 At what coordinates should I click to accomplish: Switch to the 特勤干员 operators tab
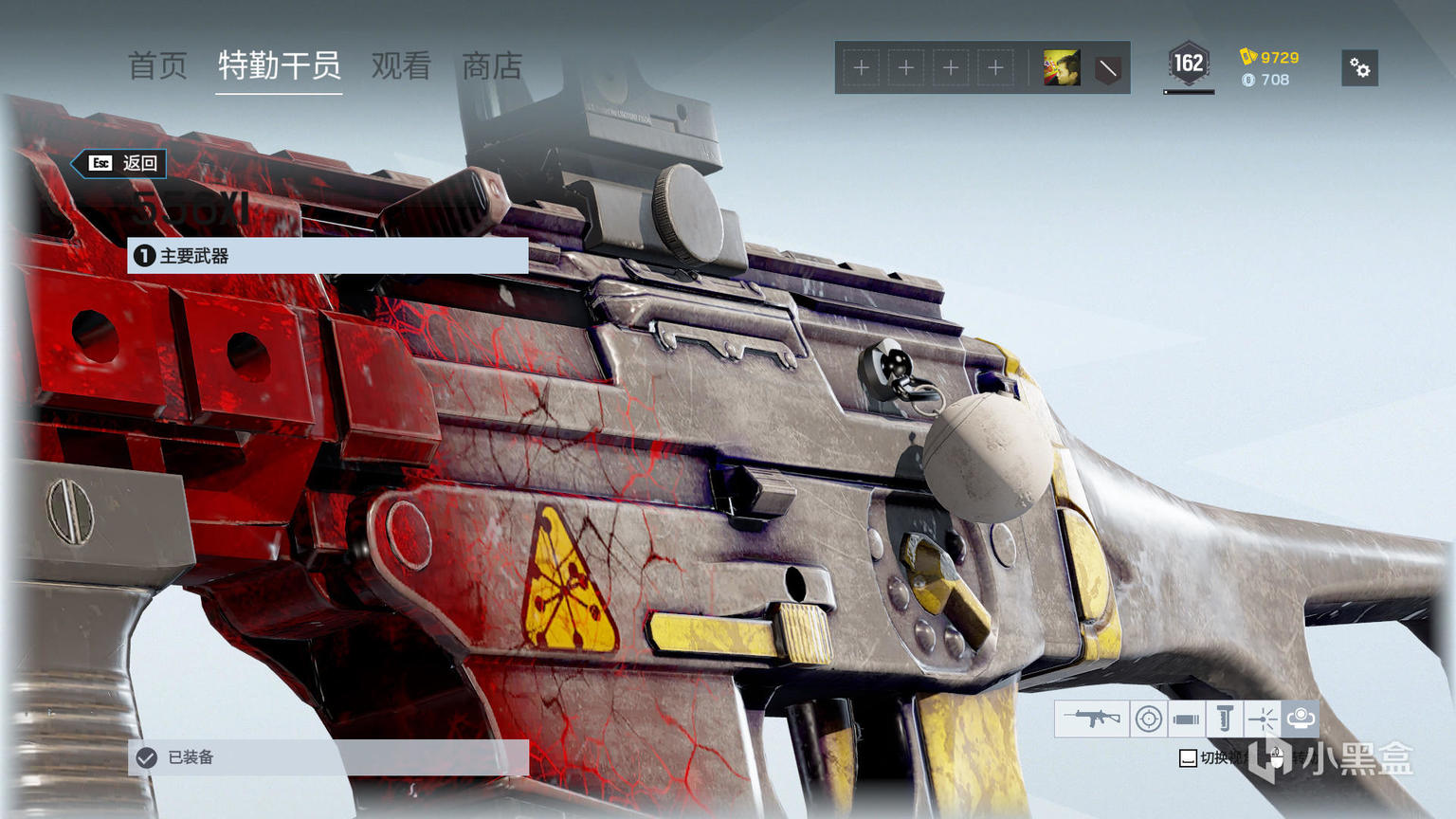(x=279, y=66)
